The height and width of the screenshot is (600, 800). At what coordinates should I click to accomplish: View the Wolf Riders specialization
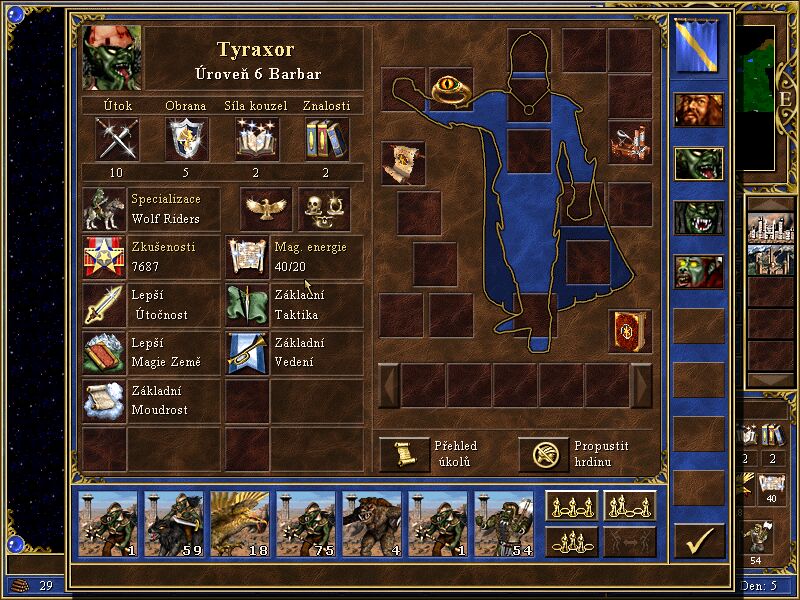[x=104, y=209]
